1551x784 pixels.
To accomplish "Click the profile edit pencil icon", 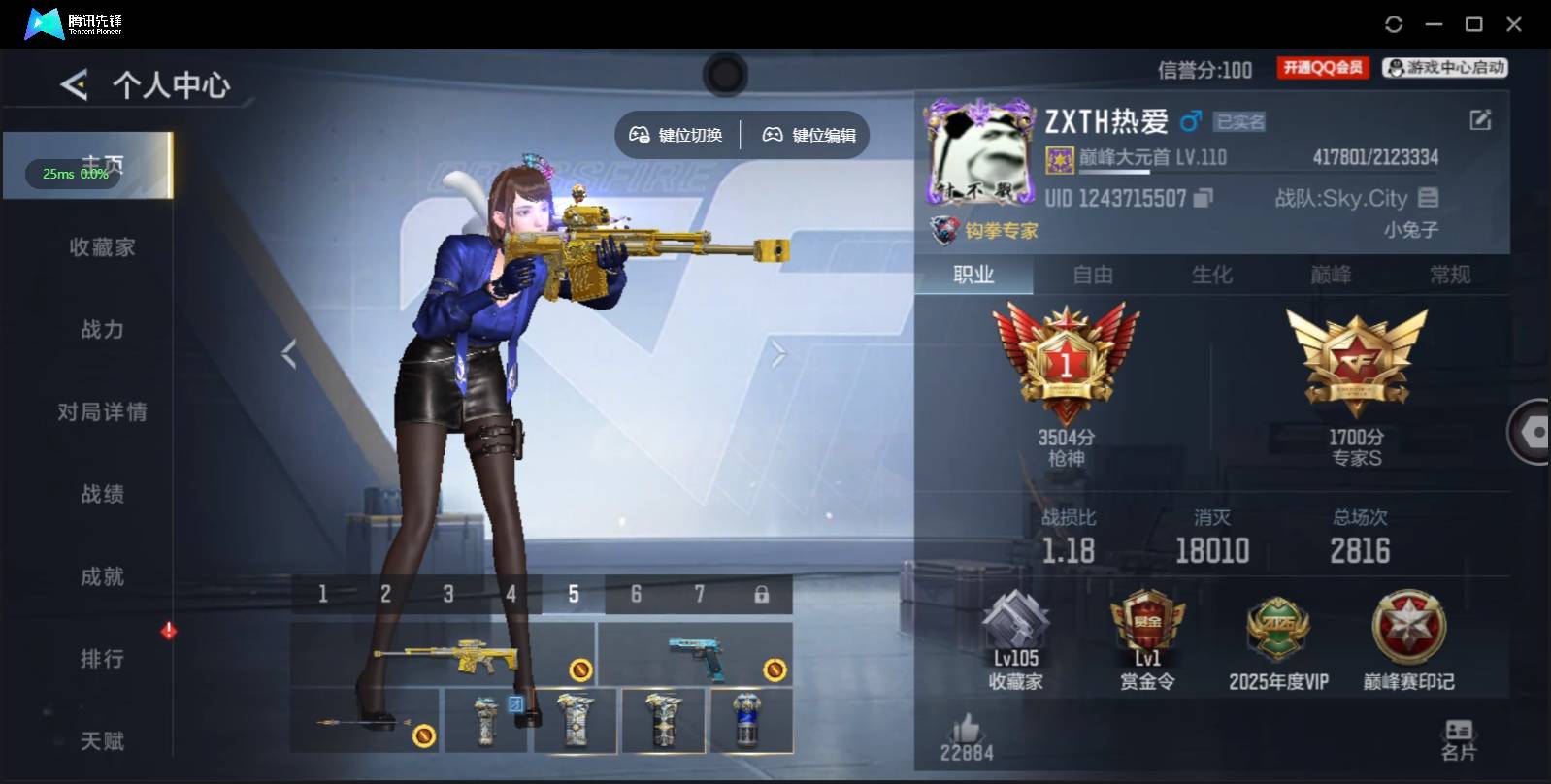I will (1479, 119).
